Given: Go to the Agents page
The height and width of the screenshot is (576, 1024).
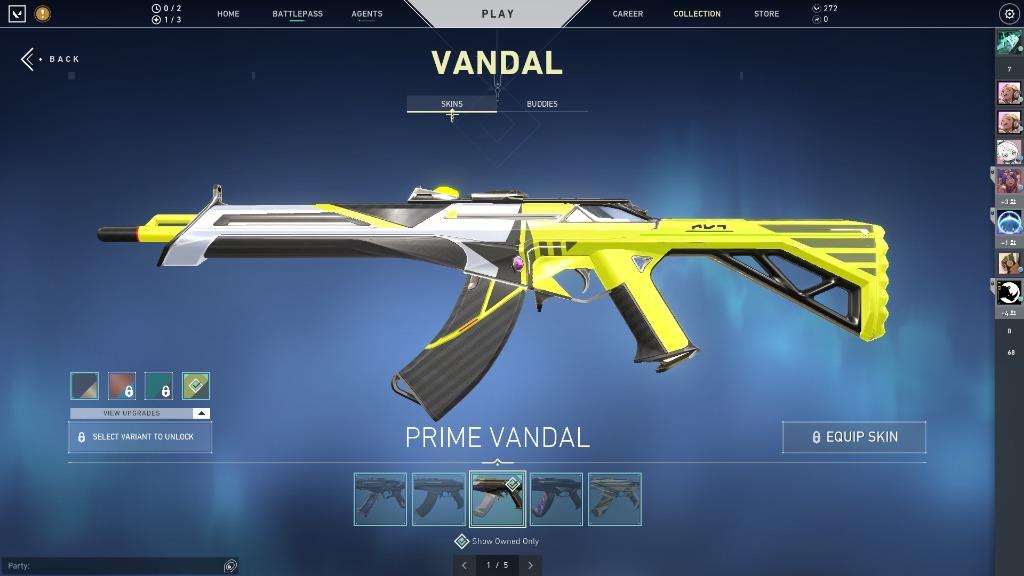Looking at the screenshot, I should (367, 14).
